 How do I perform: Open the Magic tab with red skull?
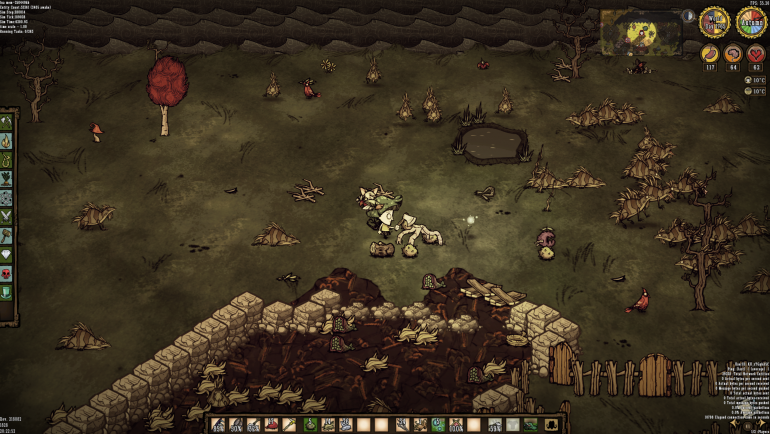(x=7, y=272)
